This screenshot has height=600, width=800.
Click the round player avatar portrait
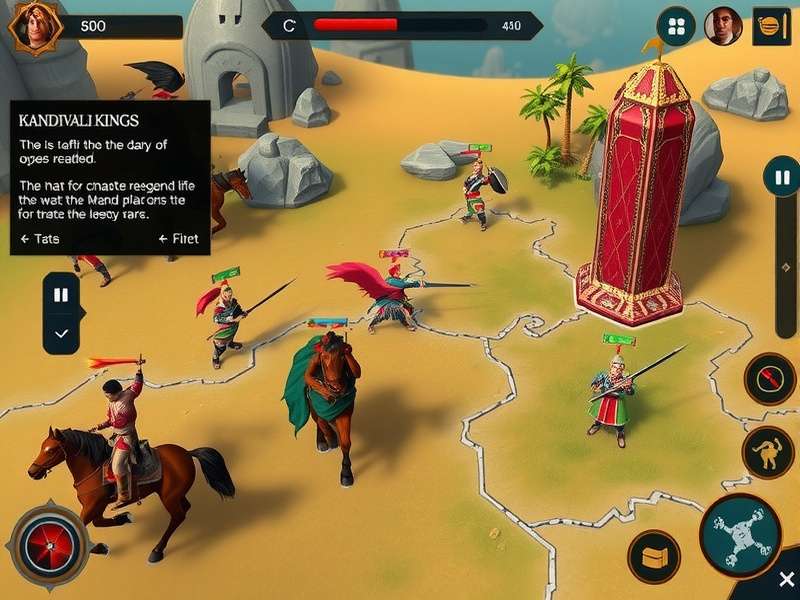pyautogui.click(x=723, y=26)
